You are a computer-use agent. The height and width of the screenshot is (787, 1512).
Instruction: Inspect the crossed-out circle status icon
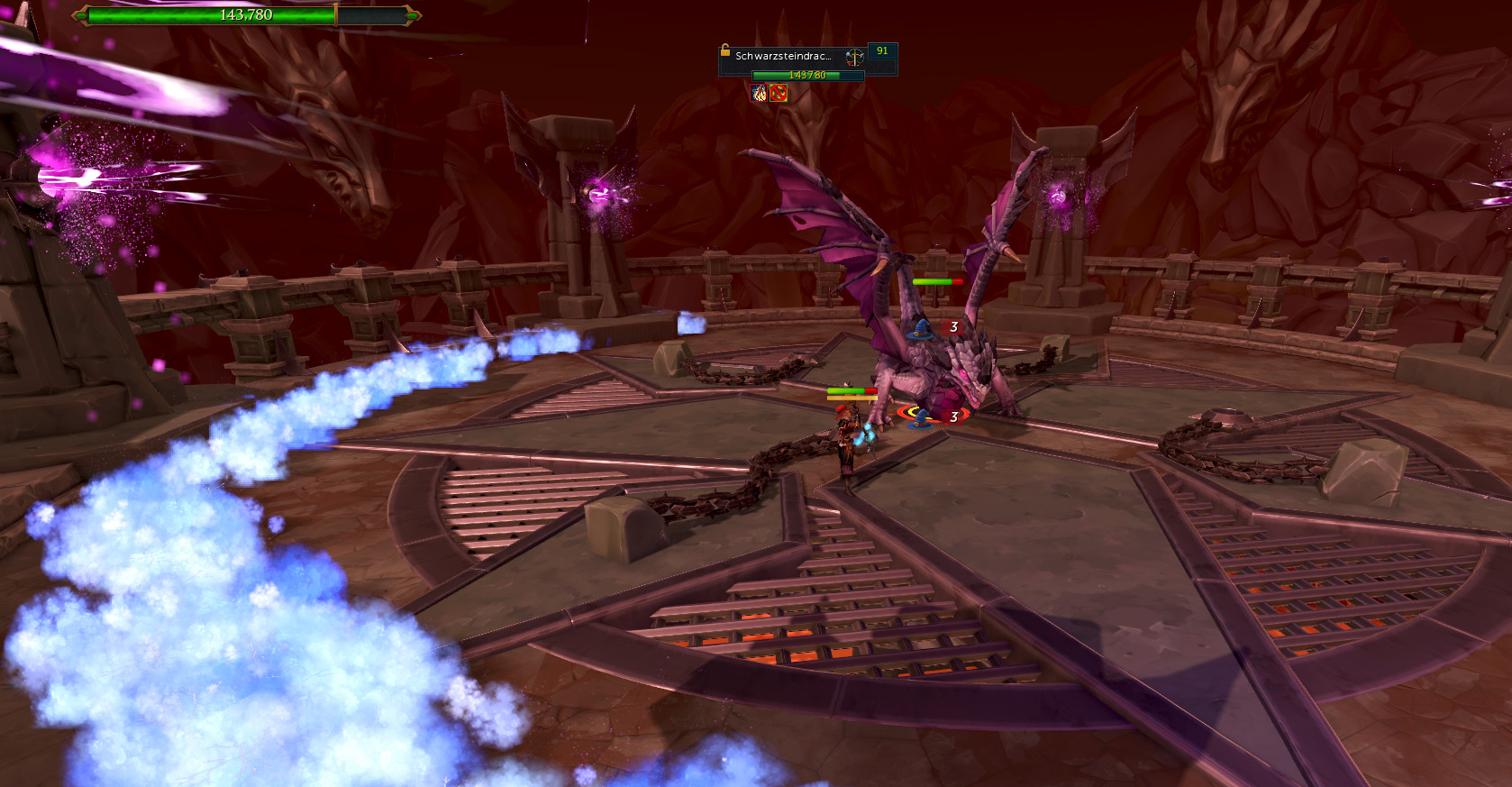[779, 93]
